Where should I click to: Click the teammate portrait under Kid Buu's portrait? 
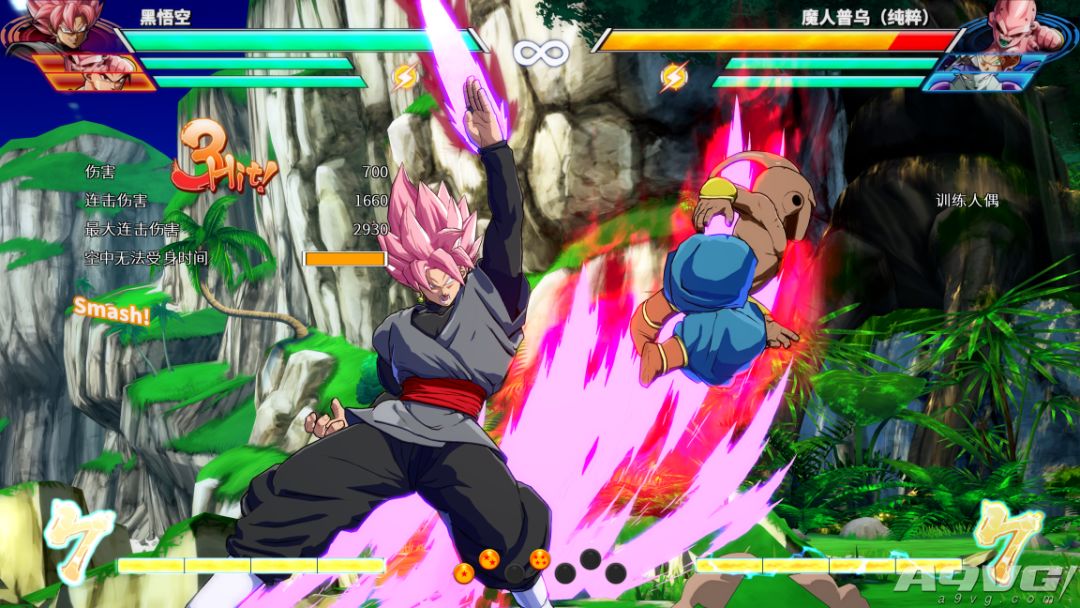[984, 72]
